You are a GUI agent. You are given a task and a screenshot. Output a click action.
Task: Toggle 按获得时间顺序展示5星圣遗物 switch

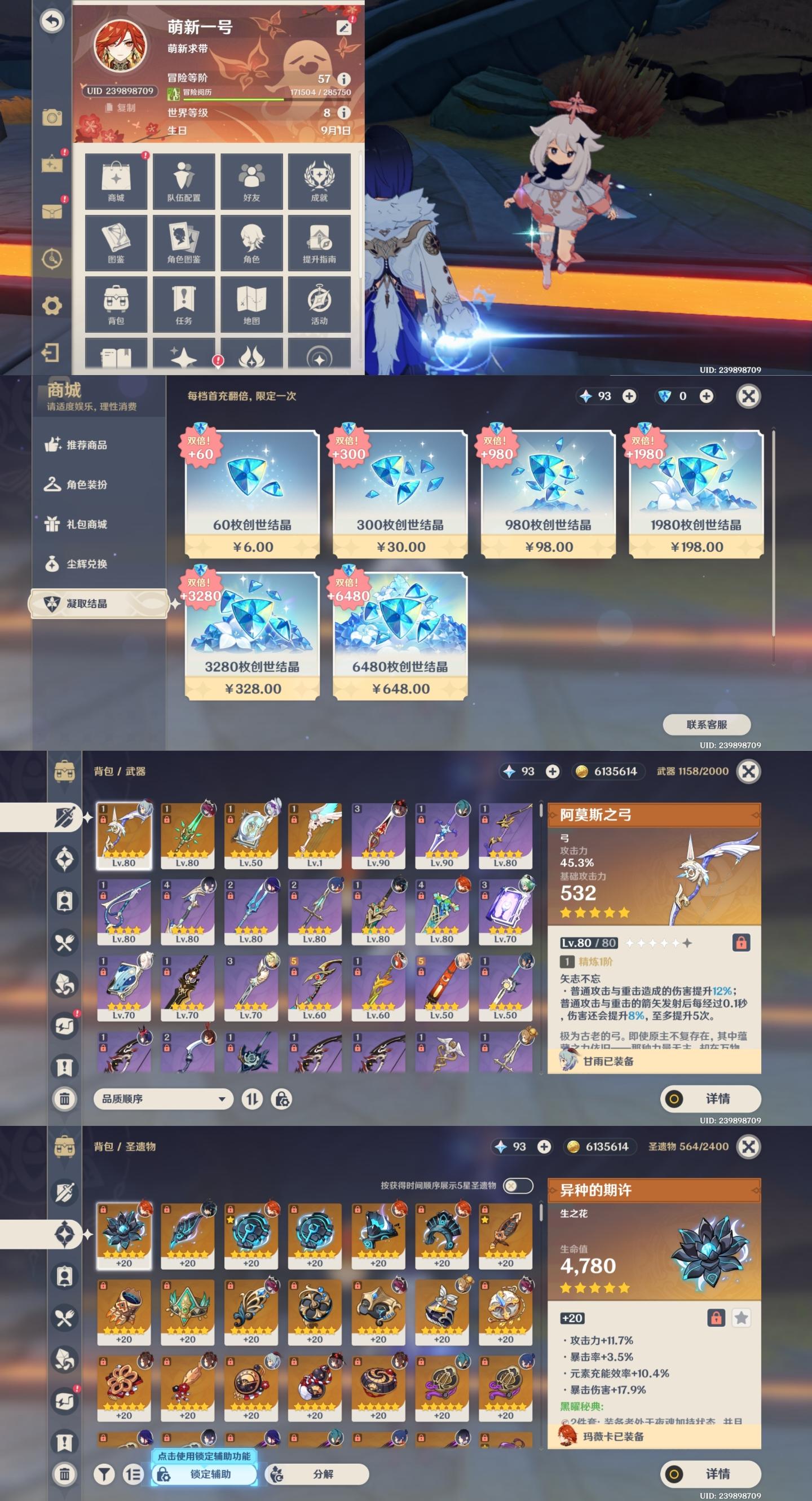[517, 1185]
